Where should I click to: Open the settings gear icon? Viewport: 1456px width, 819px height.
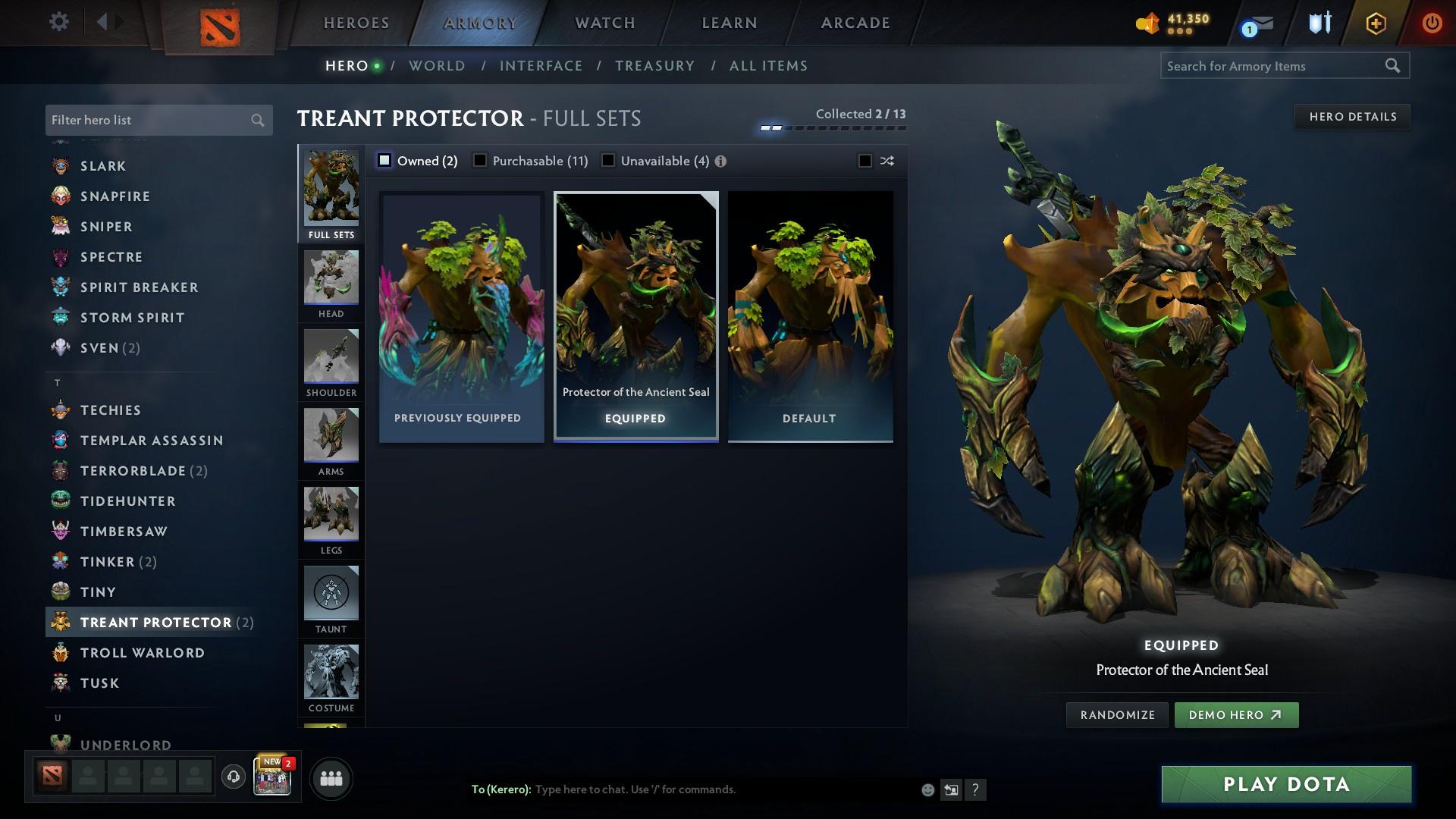click(57, 22)
